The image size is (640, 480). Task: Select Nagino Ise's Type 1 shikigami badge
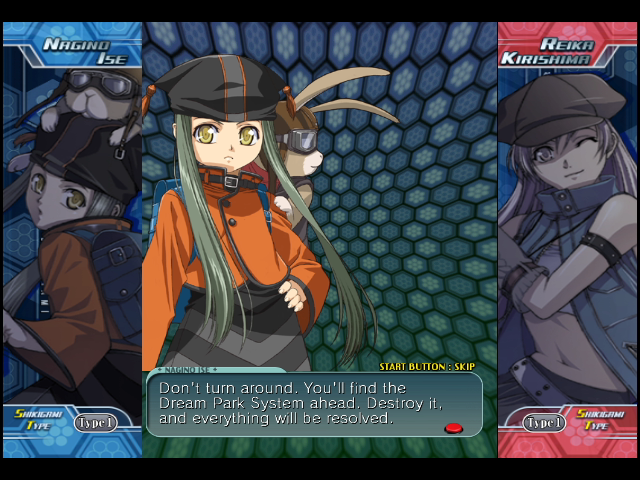(95, 423)
